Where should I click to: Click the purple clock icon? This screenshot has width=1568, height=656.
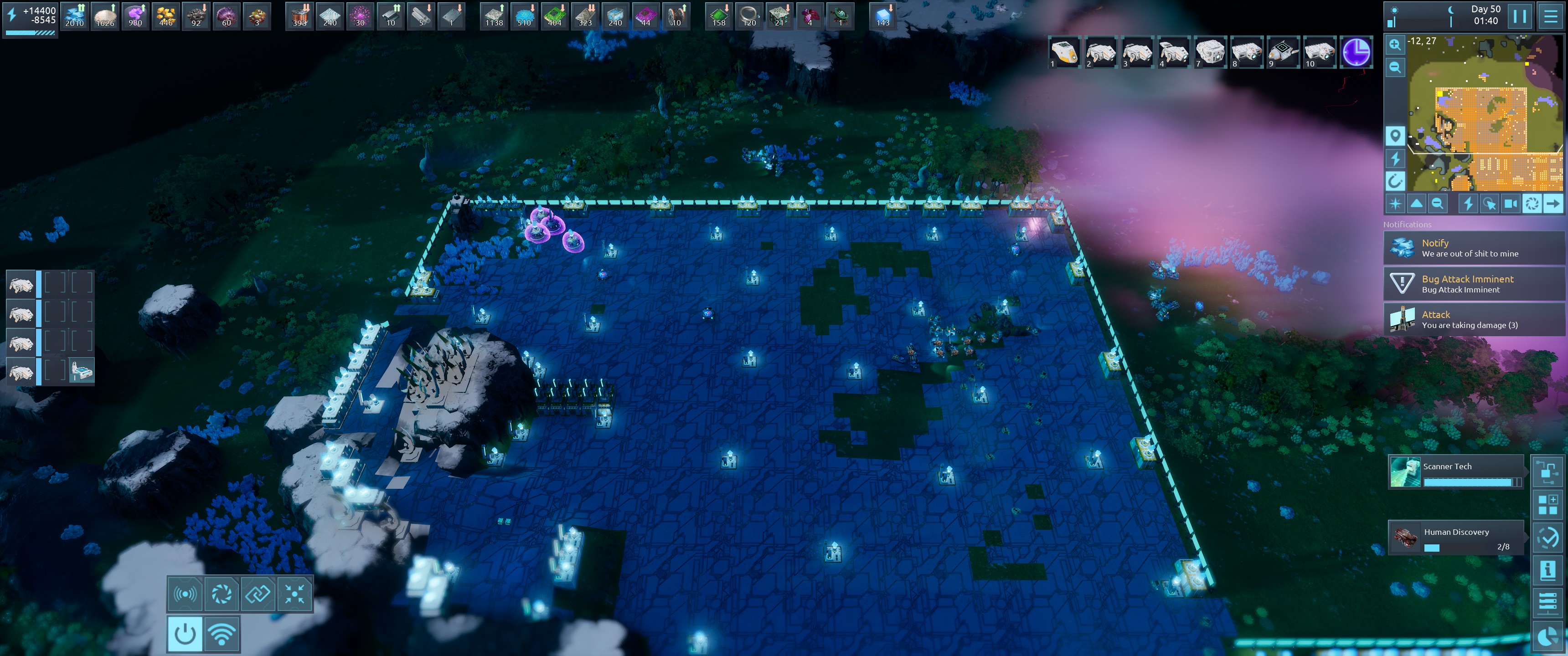point(1356,52)
